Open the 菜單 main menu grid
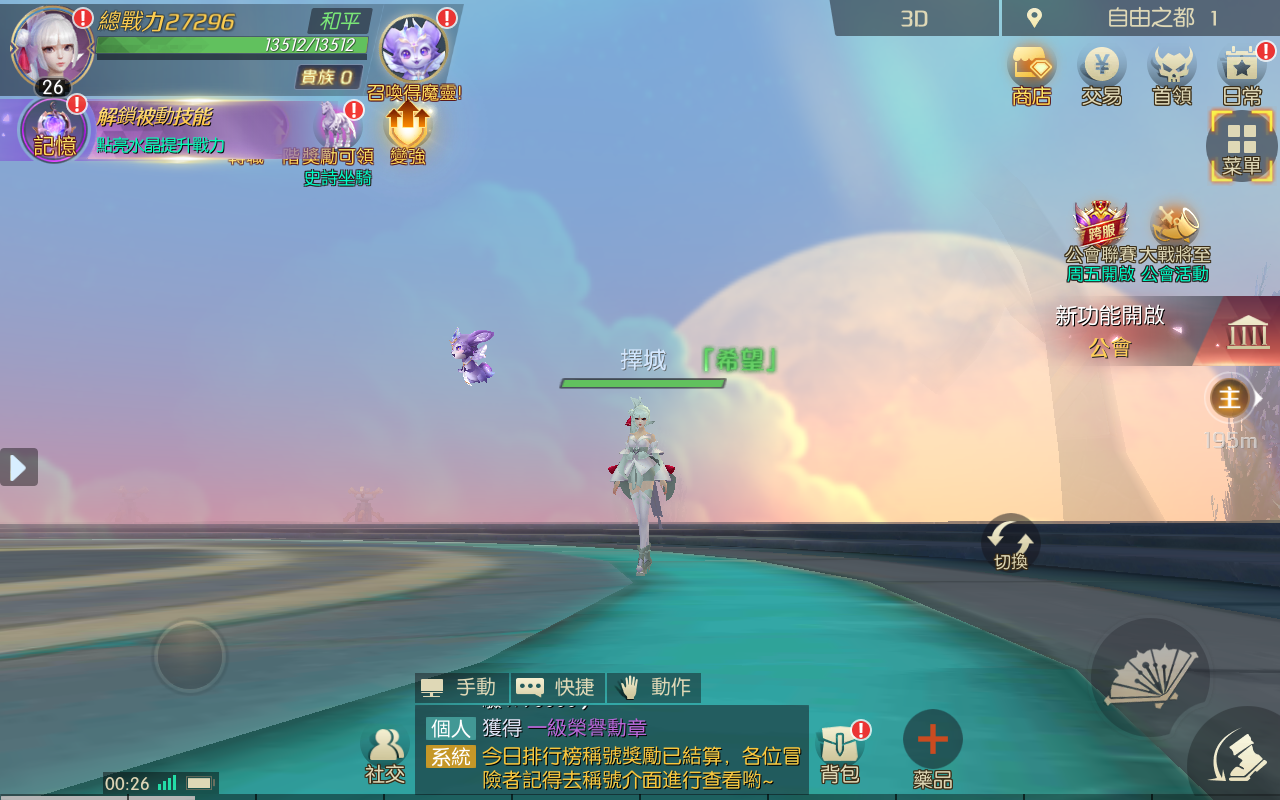Viewport: 1280px width, 800px height. [1242, 143]
